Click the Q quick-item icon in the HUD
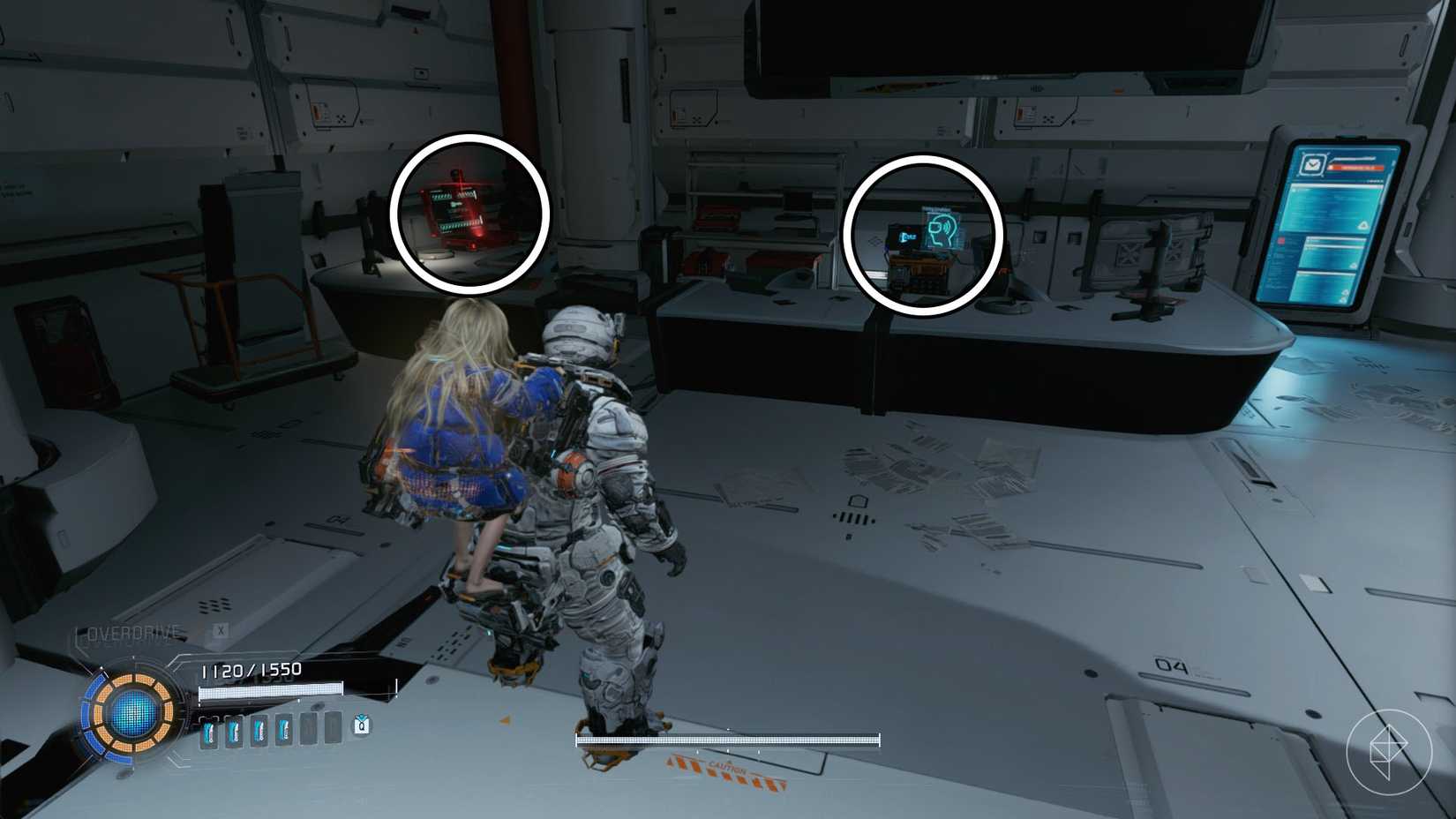The height and width of the screenshot is (819, 1456). [362, 724]
